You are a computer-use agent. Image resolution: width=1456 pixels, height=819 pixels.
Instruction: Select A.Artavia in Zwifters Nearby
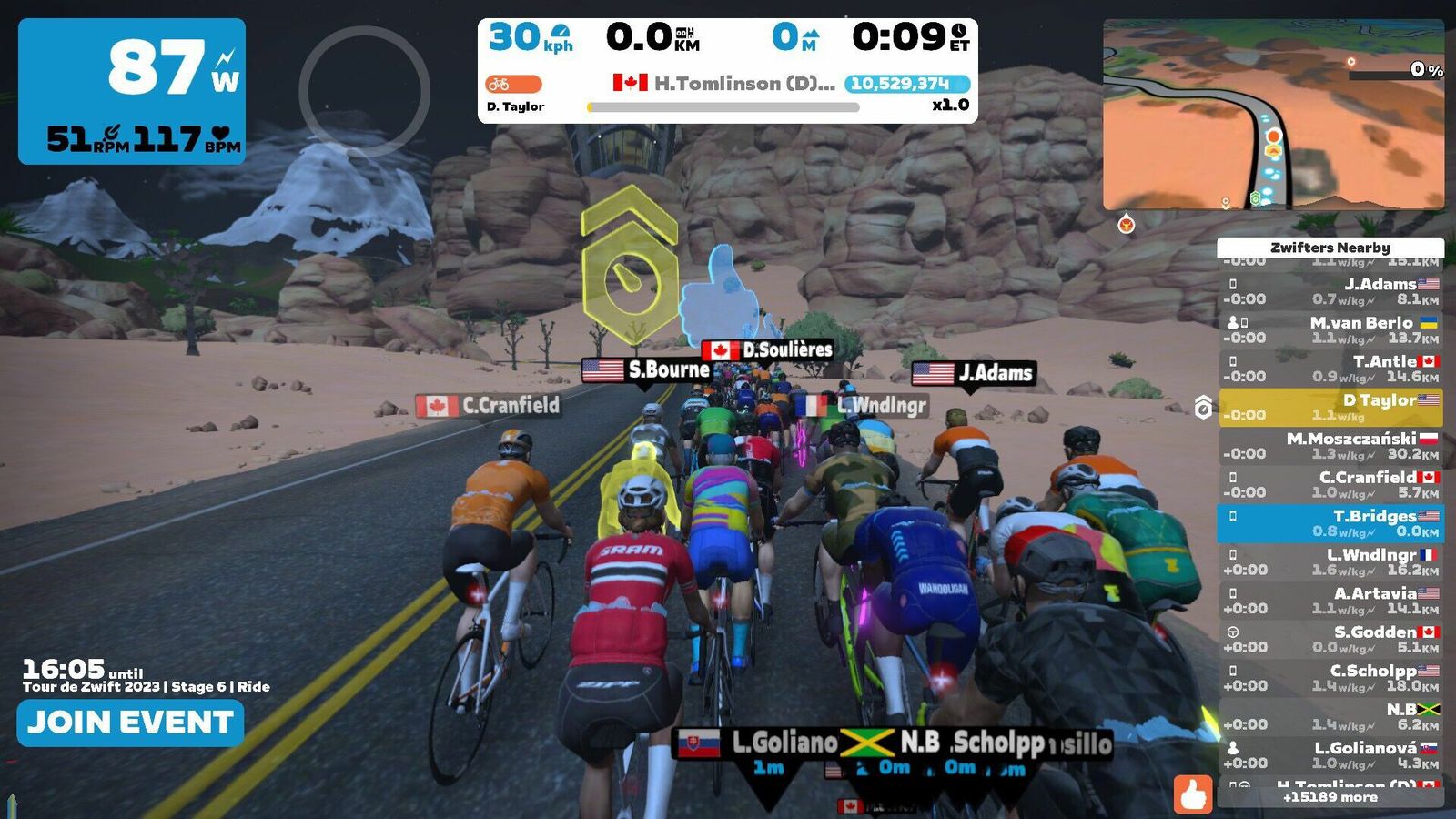(x=1330, y=601)
